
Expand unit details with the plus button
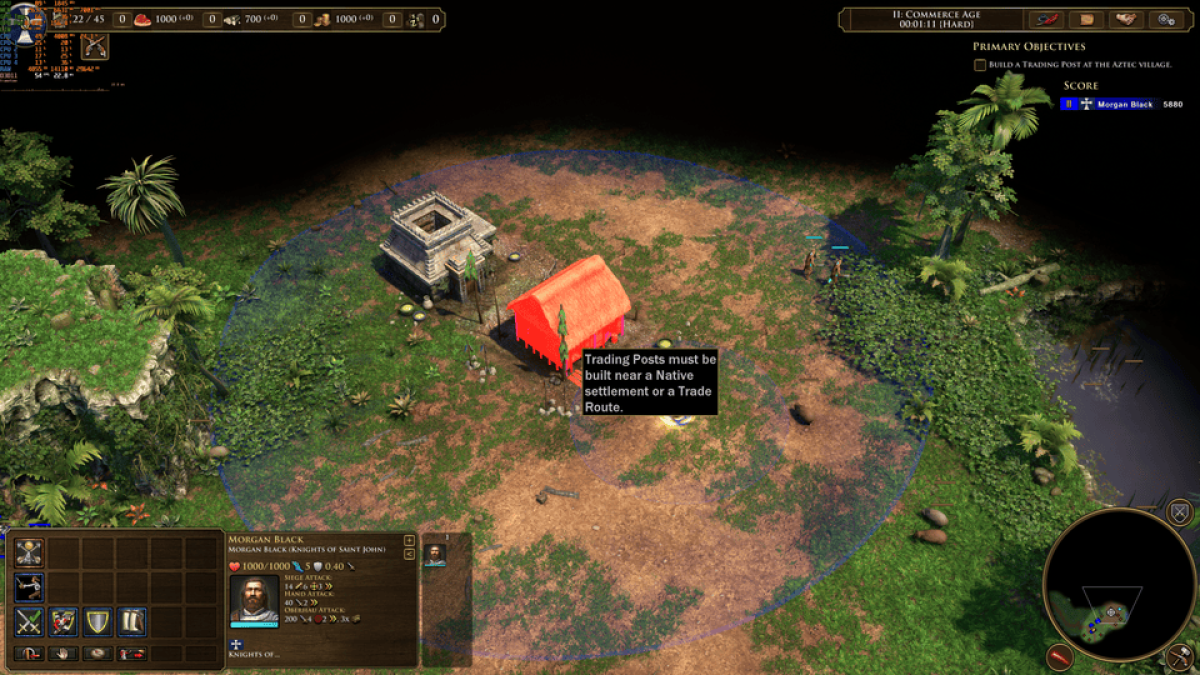[408, 541]
